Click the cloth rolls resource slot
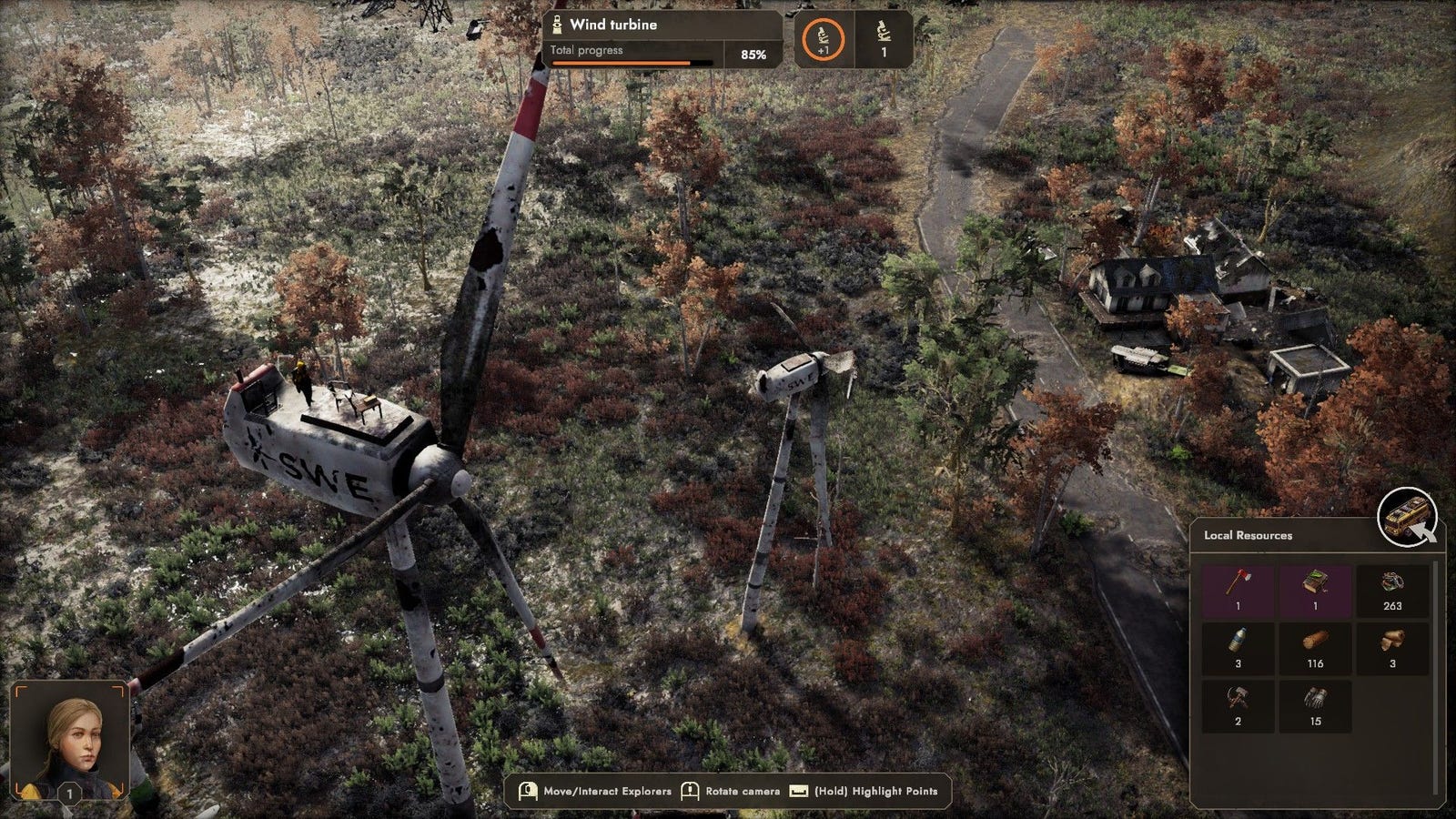 (1391, 648)
